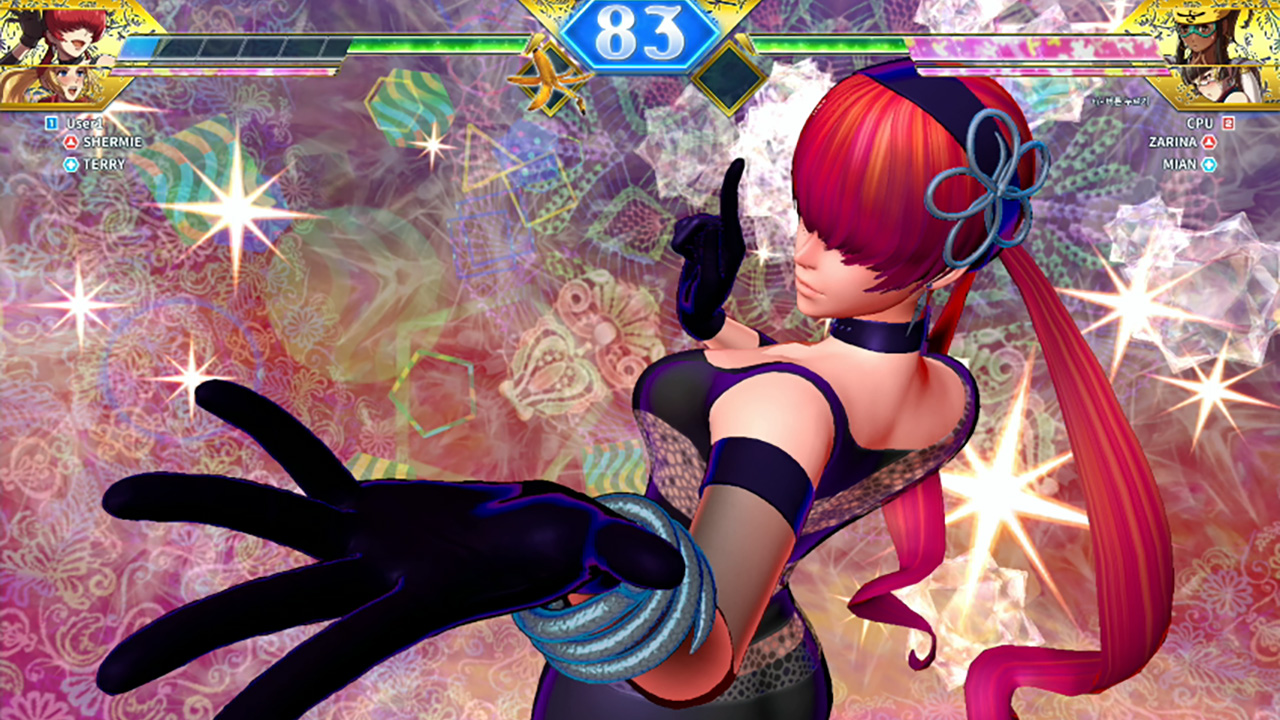
Task: Select the SHERMIE name label
Action: pos(113,142)
